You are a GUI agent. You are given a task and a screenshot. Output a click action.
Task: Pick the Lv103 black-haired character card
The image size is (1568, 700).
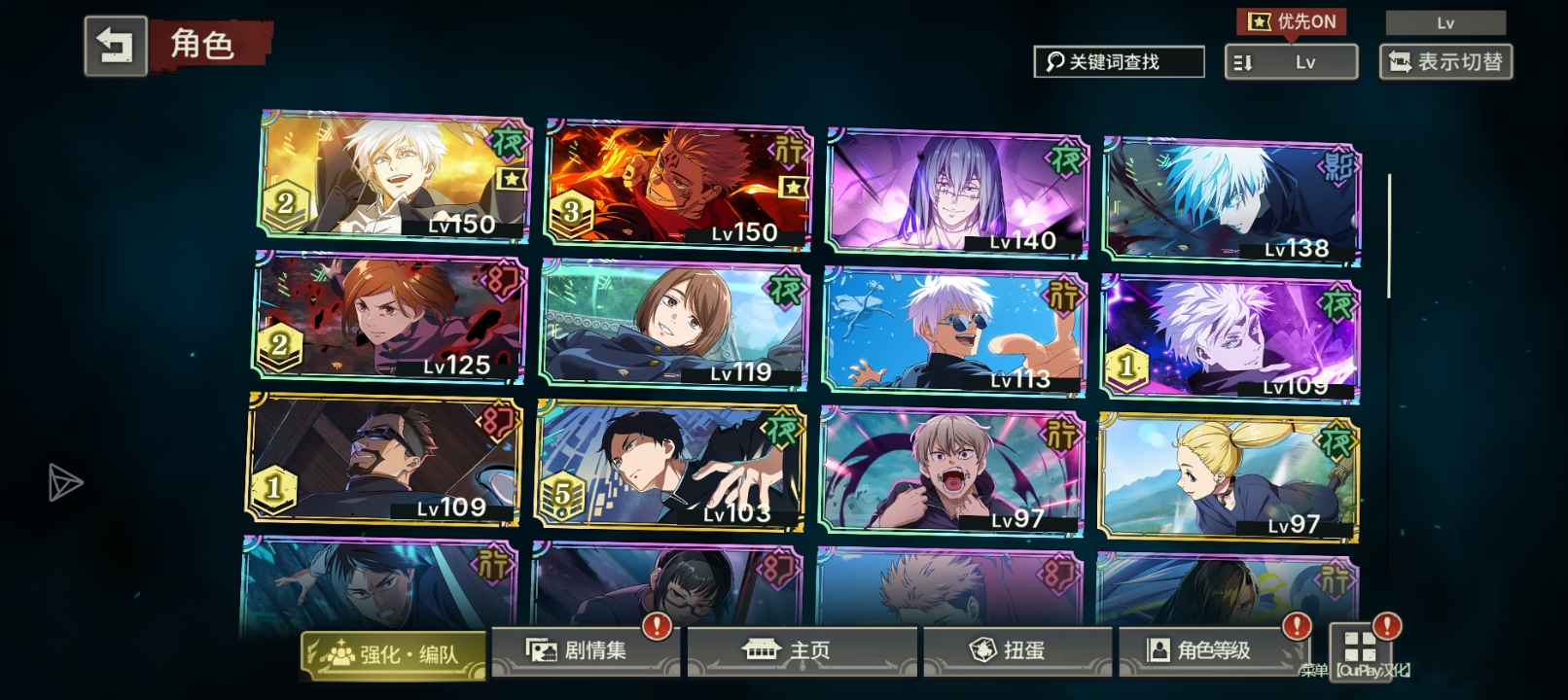tap(670, 465)
